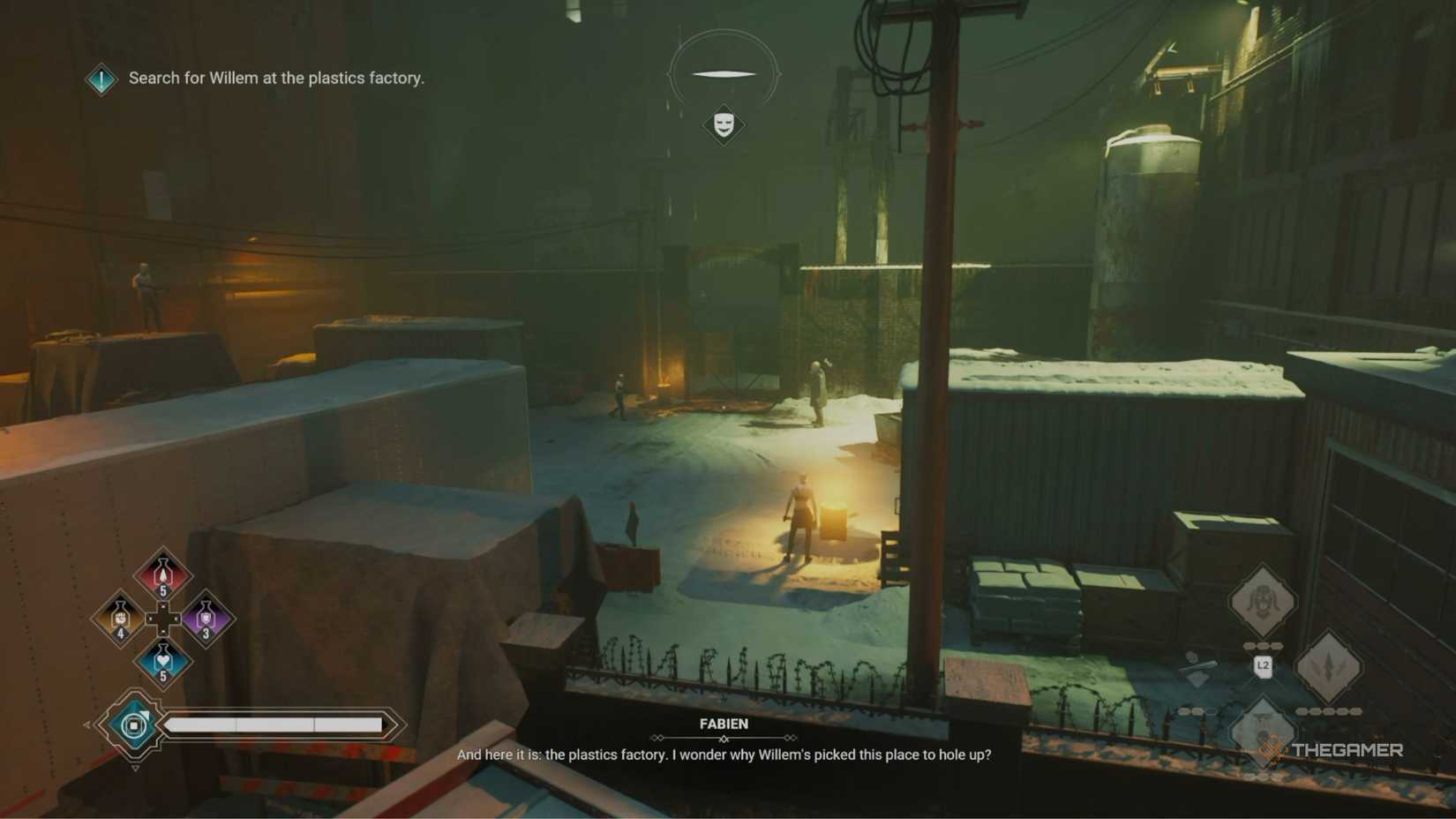Click Fabien's subtitle dialogue text
Screen dimensions: 1456x819
pyautogui.click(x=724, y=755)
